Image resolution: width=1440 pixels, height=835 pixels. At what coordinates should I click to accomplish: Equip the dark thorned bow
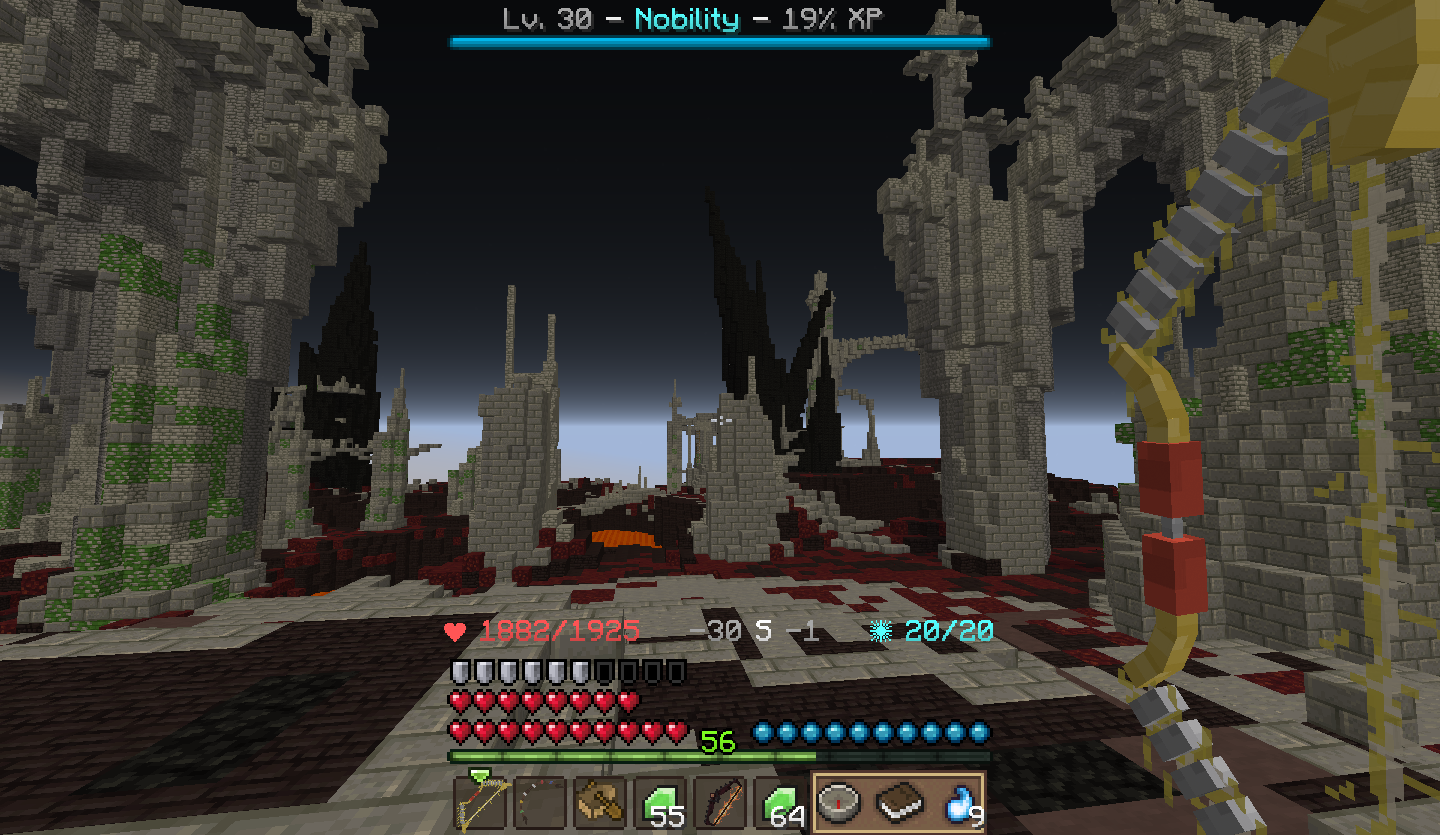point(720,802)
